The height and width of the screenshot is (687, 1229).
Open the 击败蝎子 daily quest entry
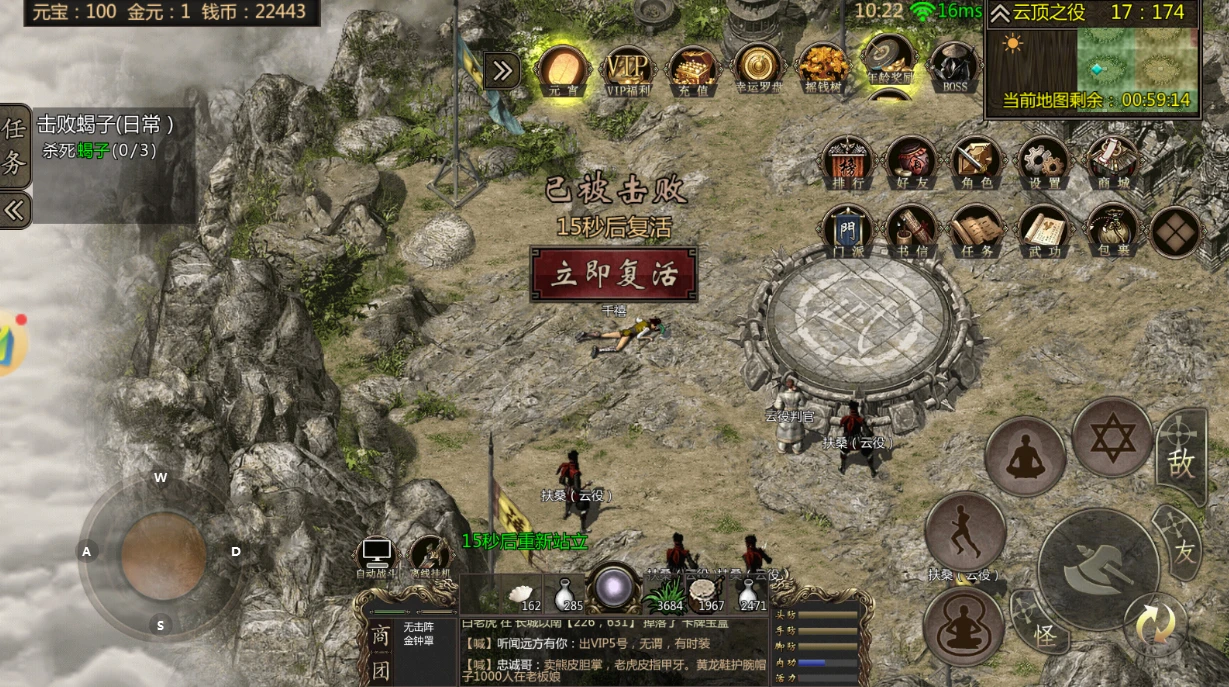pyautogui.click(x=106, y=137)
